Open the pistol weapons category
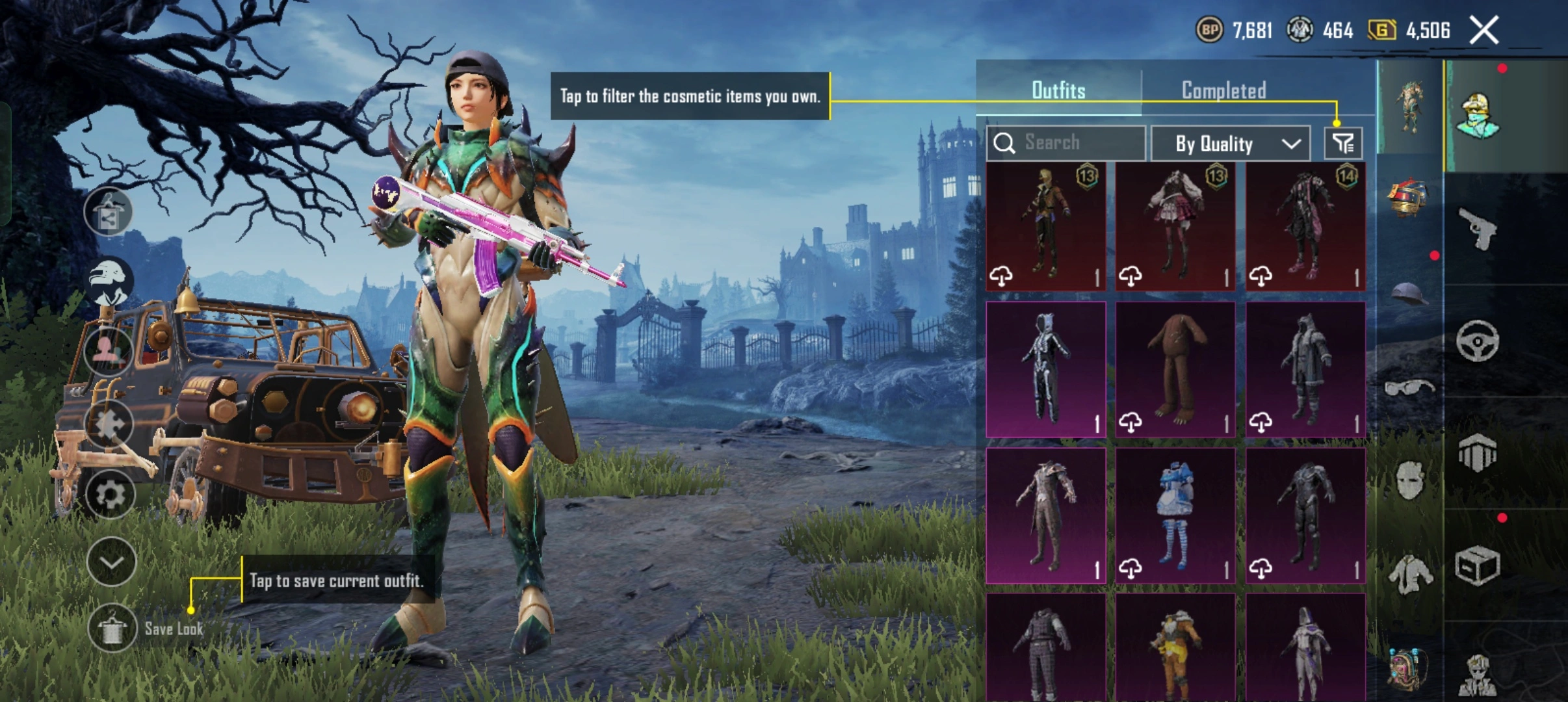This screenshot has width=1568, height=702. pos(1477,229)
